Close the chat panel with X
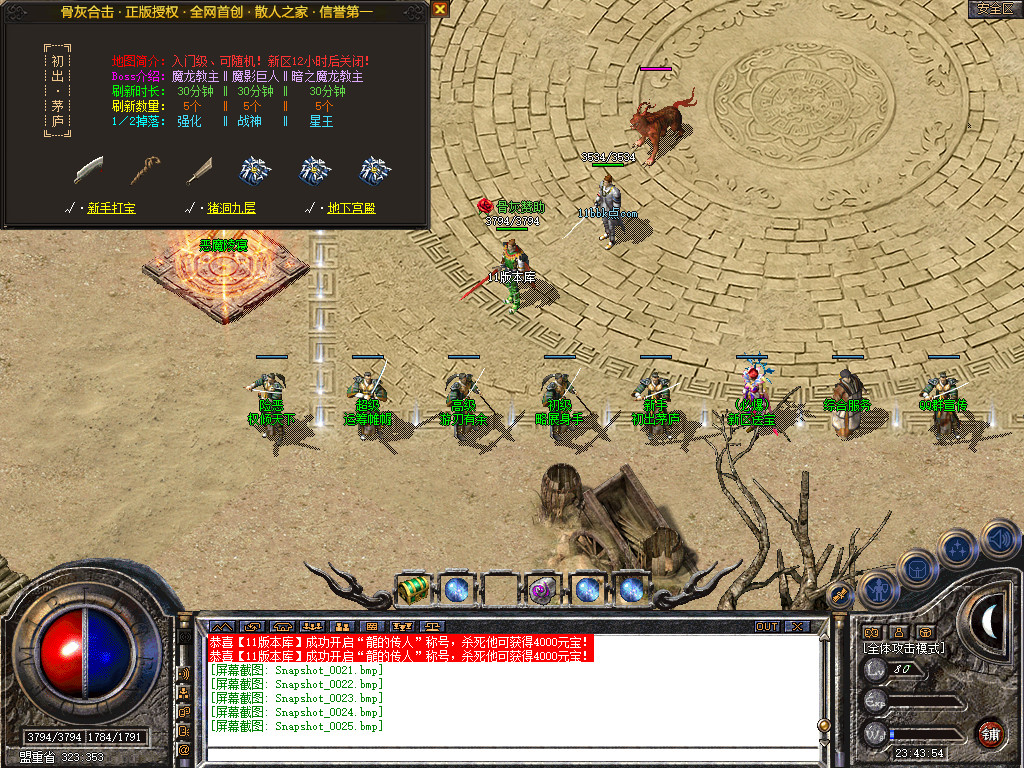Screen dimensions: 1024x768 796,626
